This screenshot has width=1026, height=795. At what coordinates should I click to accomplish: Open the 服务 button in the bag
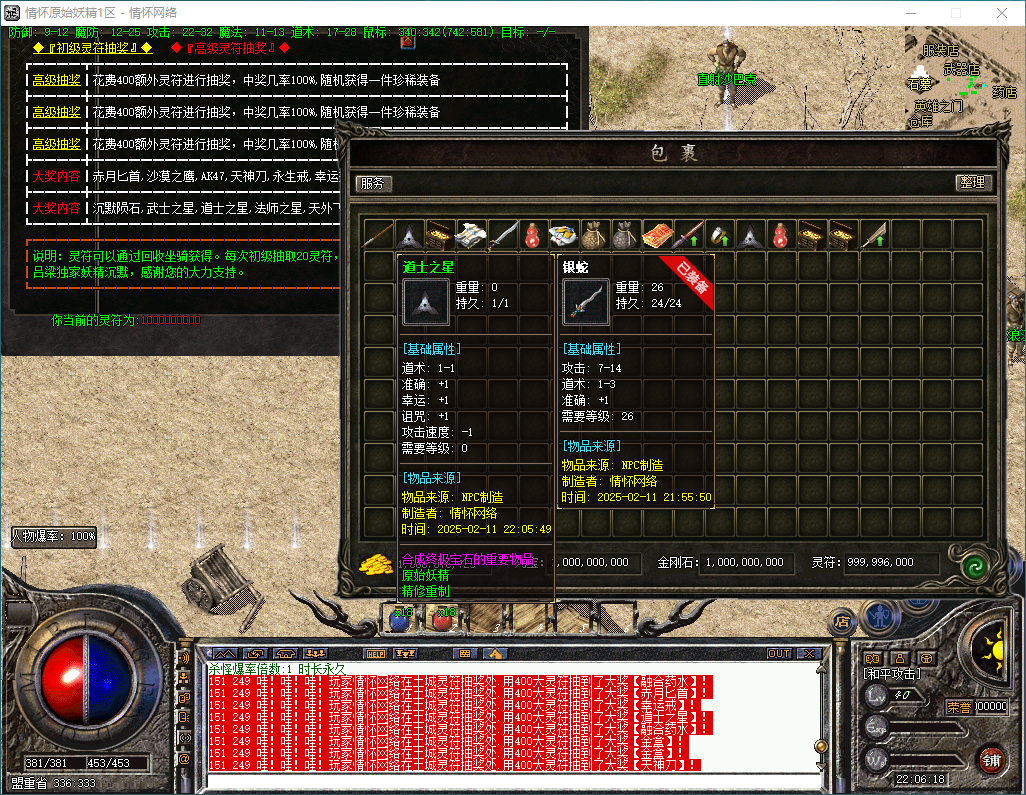pyautogui.click(x=373, y=183)
